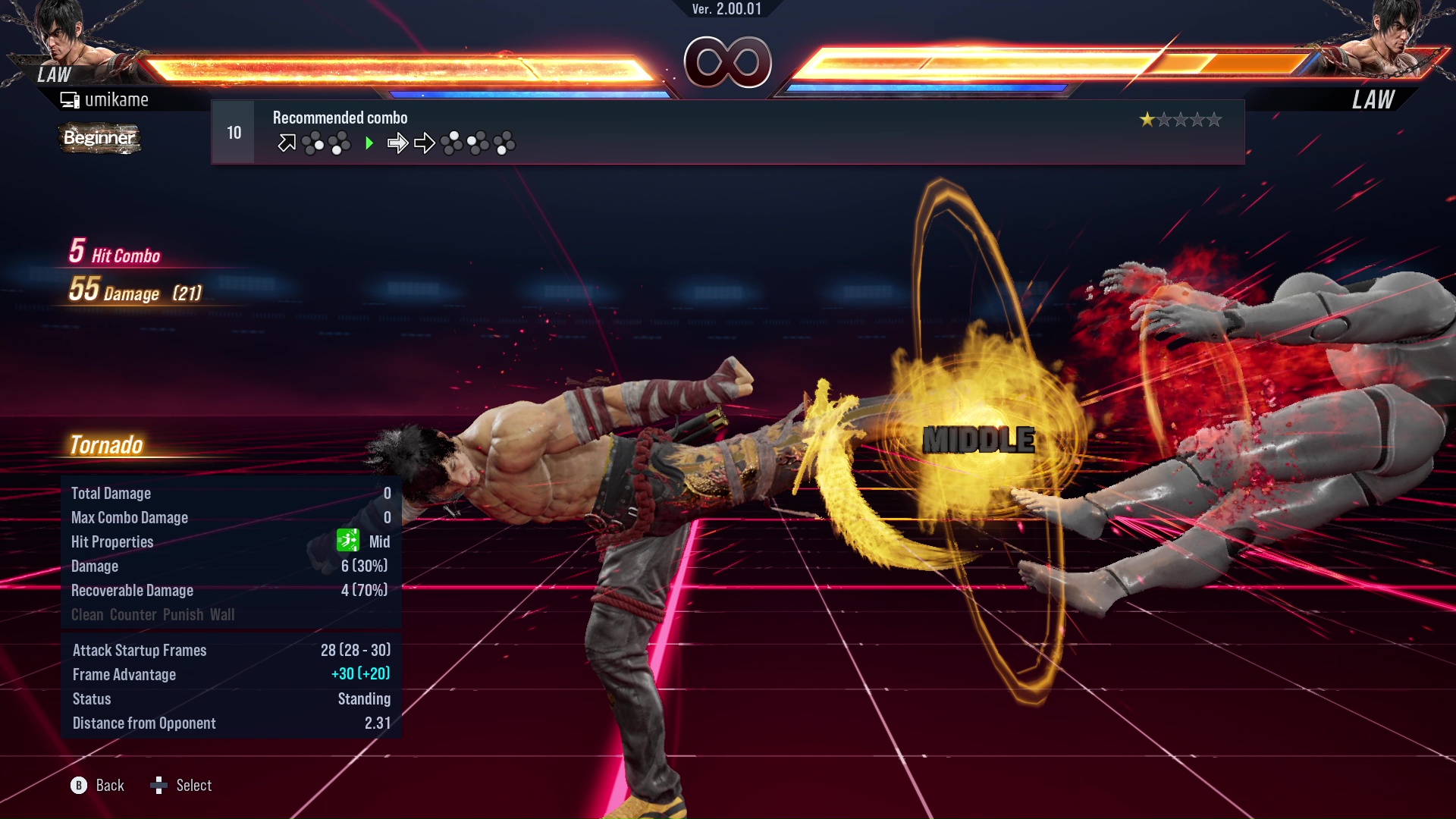The height and width of the screenshot is (819, 1456).
Task: Select the Recommended combo row numbered 10
Action: pyautogui.click(x=726, y=132)
